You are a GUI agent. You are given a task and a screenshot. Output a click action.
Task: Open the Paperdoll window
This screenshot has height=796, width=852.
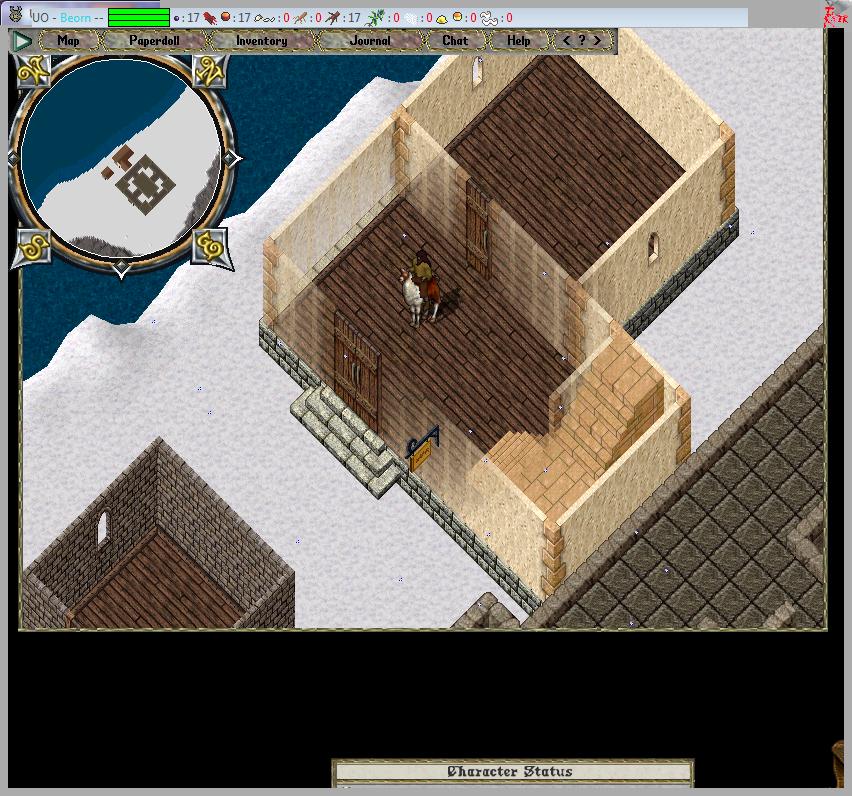(x=154, y=41)
